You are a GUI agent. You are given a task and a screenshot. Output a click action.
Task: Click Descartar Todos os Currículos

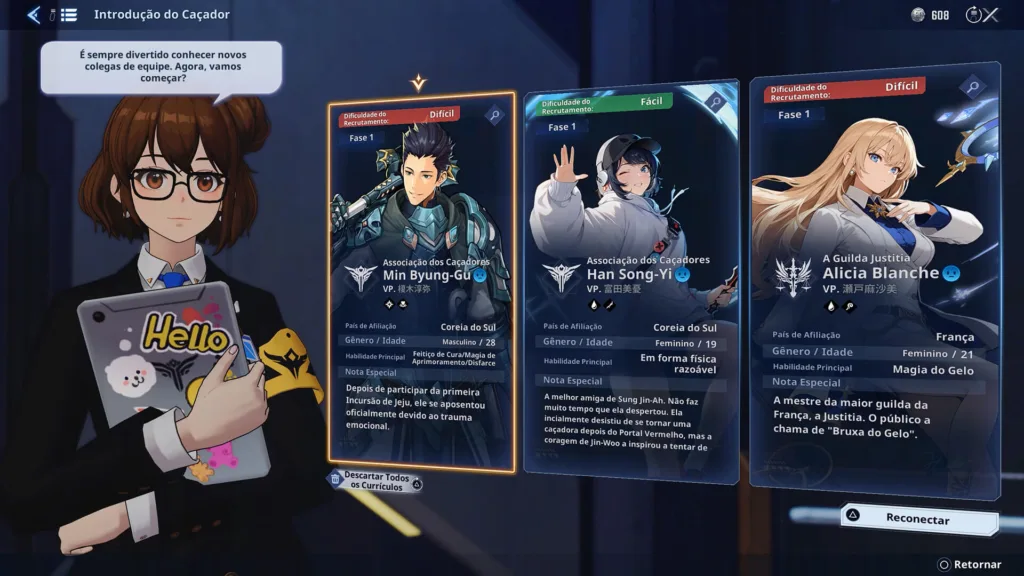(376, 480)
